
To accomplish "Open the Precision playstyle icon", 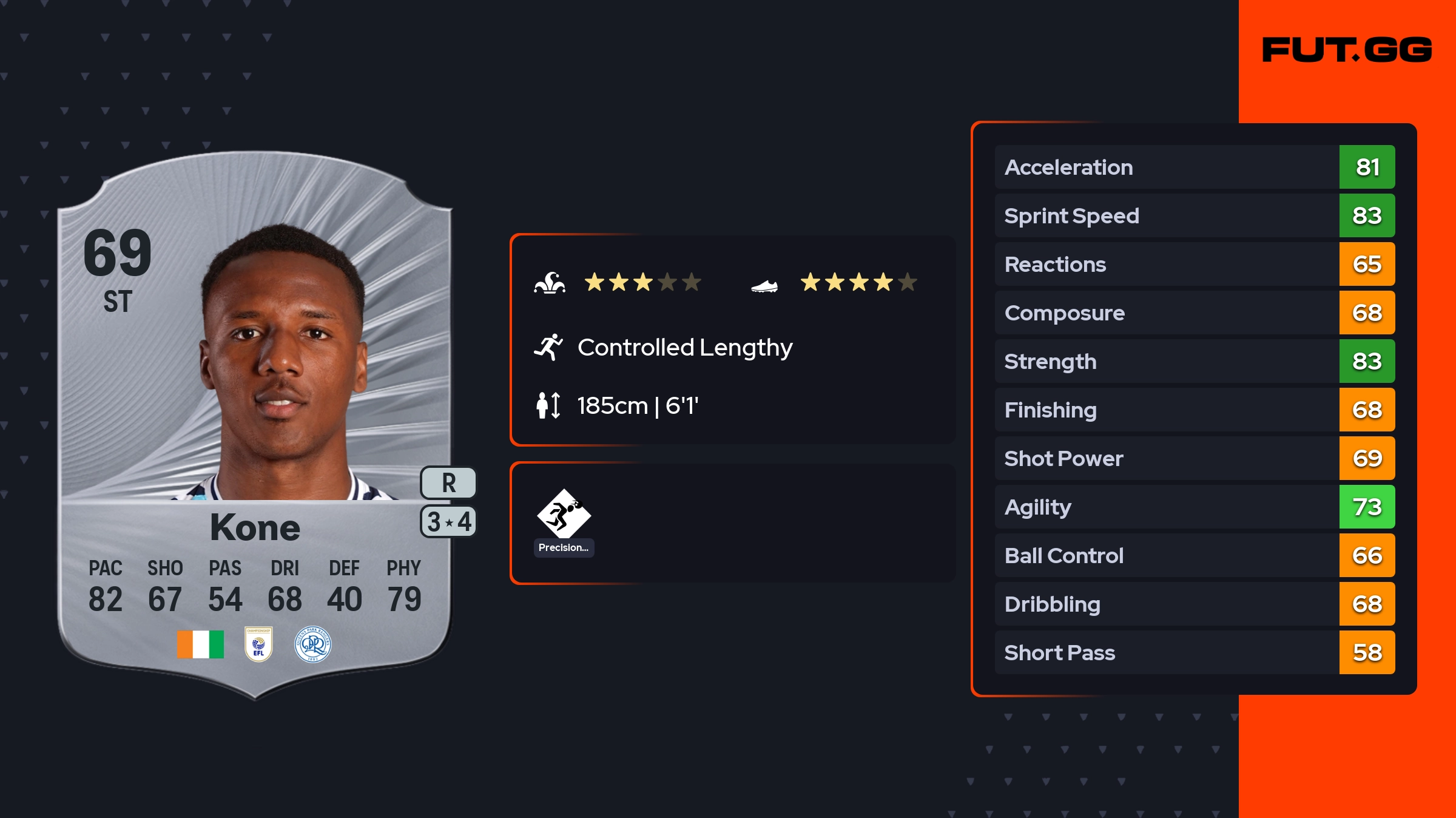I will 564,515.
